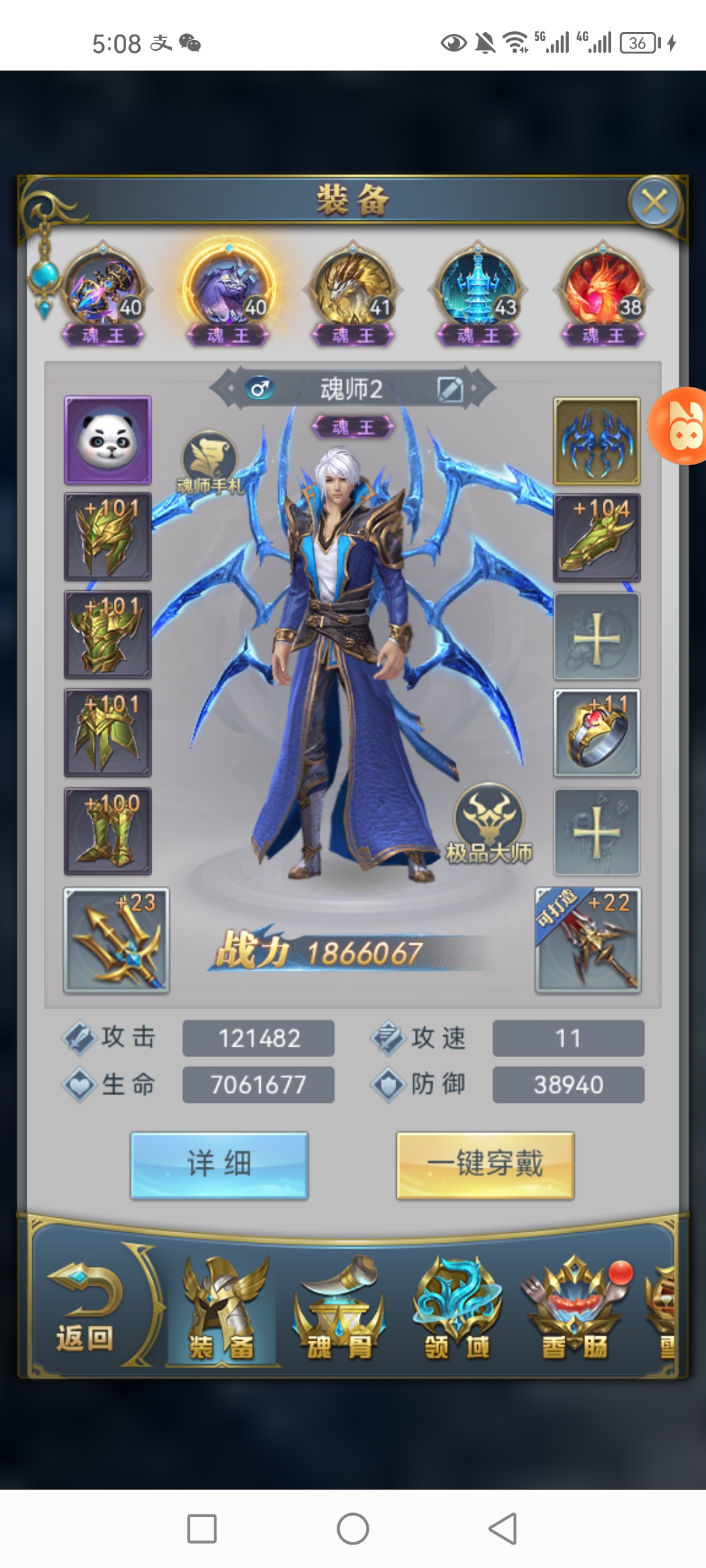
Task: Tap the 一键穿戴 quick-equip button
Action: tap(485, 1165)
